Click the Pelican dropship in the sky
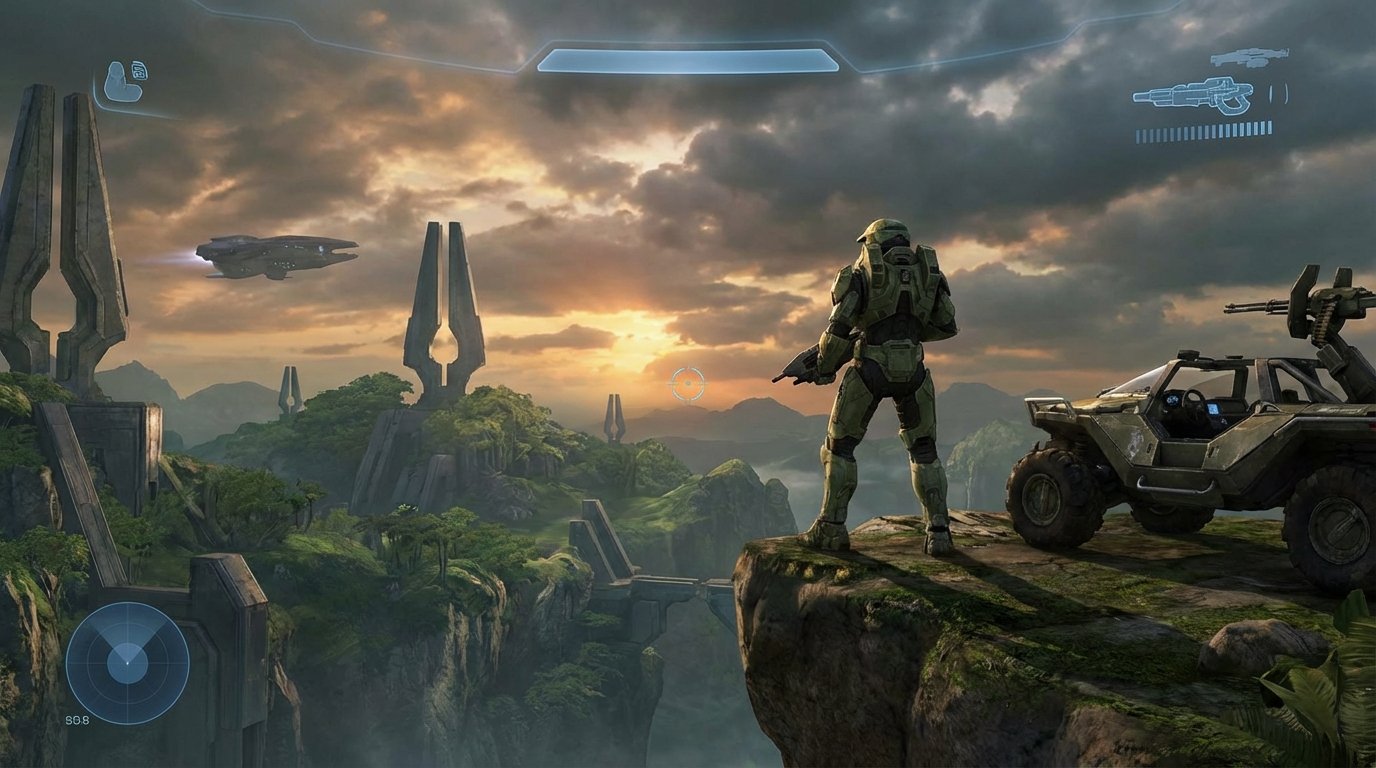 pos(270,255)
